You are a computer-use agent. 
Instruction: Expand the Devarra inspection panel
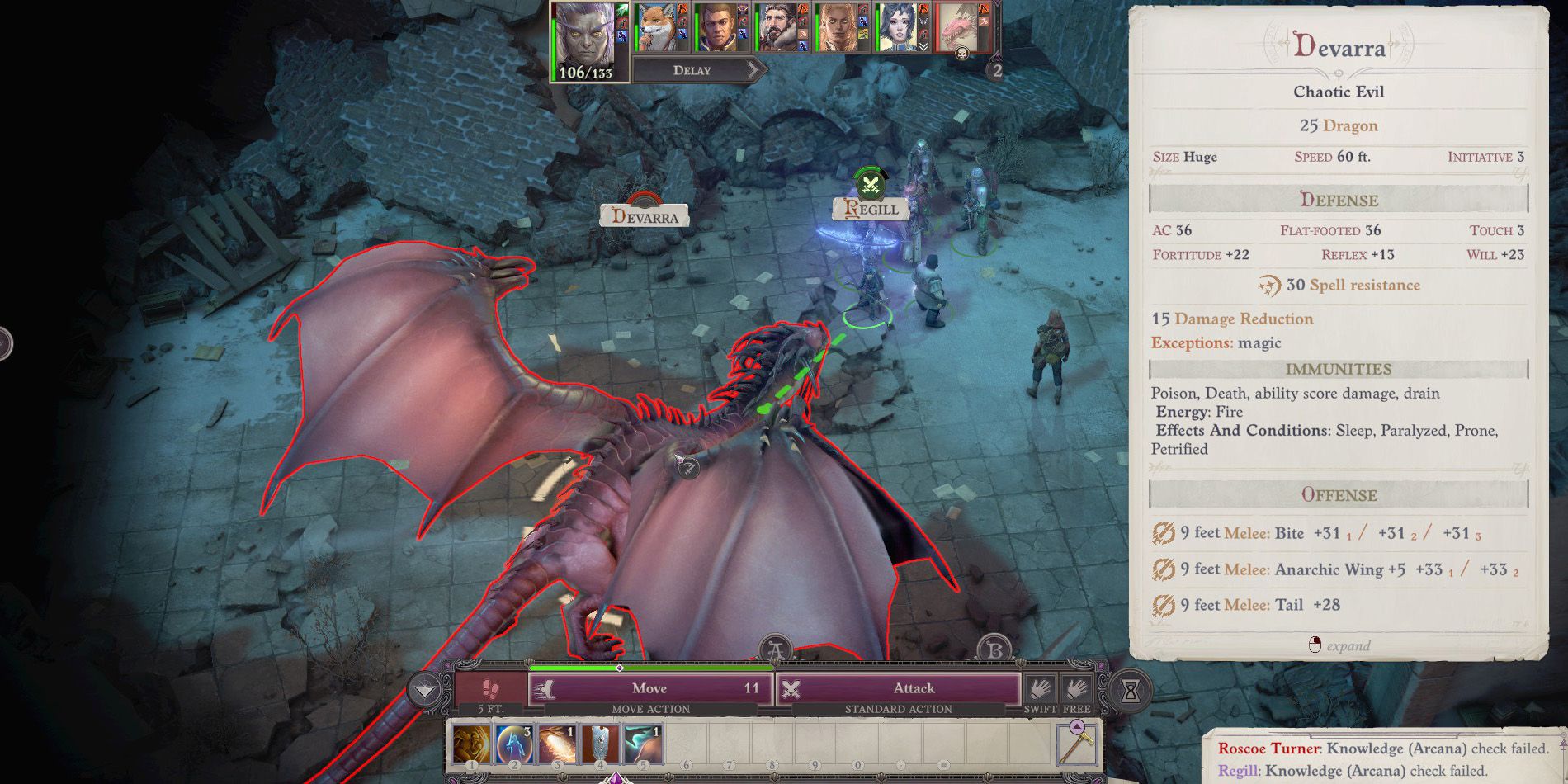point(1339,645)
